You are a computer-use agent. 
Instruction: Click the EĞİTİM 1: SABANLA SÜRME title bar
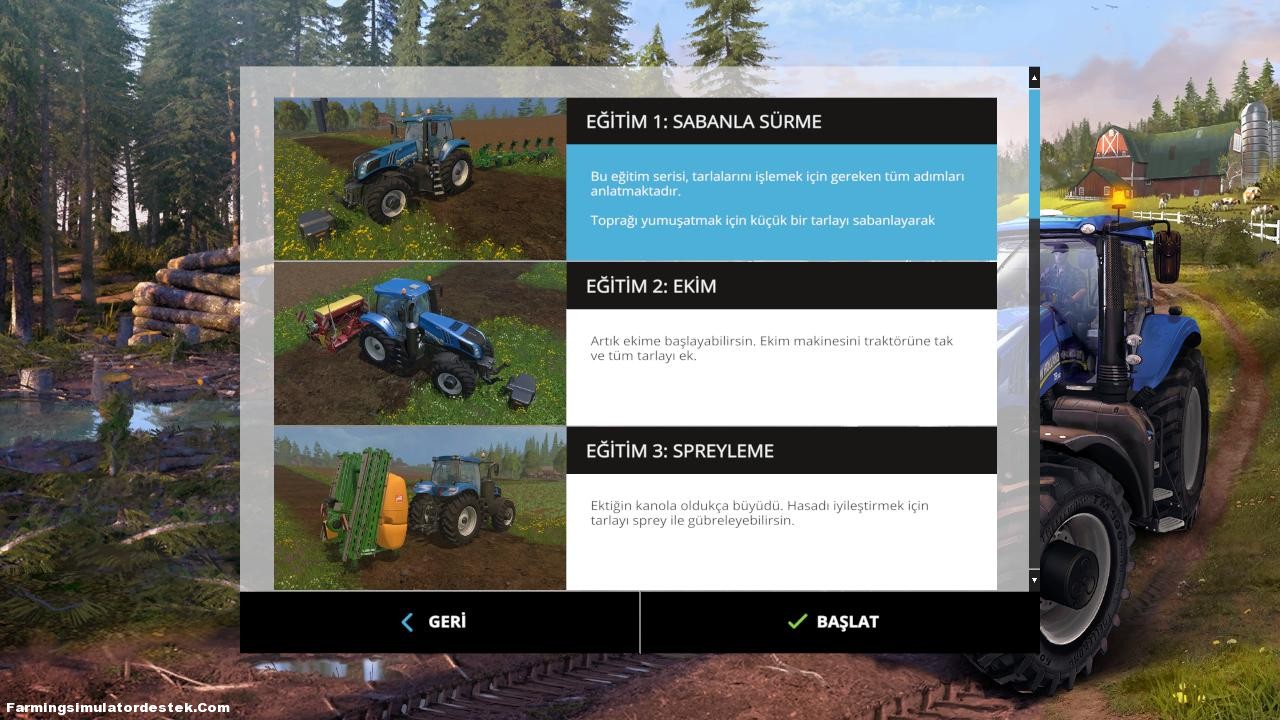coord(781,120)
